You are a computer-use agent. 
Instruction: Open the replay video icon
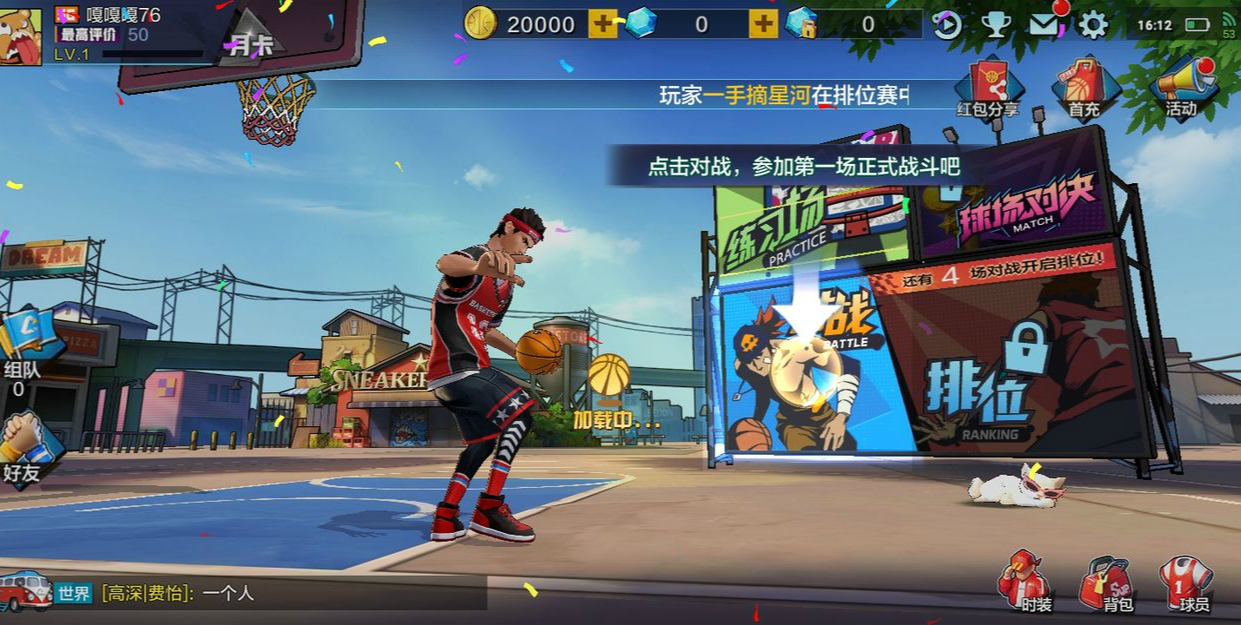point(946,25)
